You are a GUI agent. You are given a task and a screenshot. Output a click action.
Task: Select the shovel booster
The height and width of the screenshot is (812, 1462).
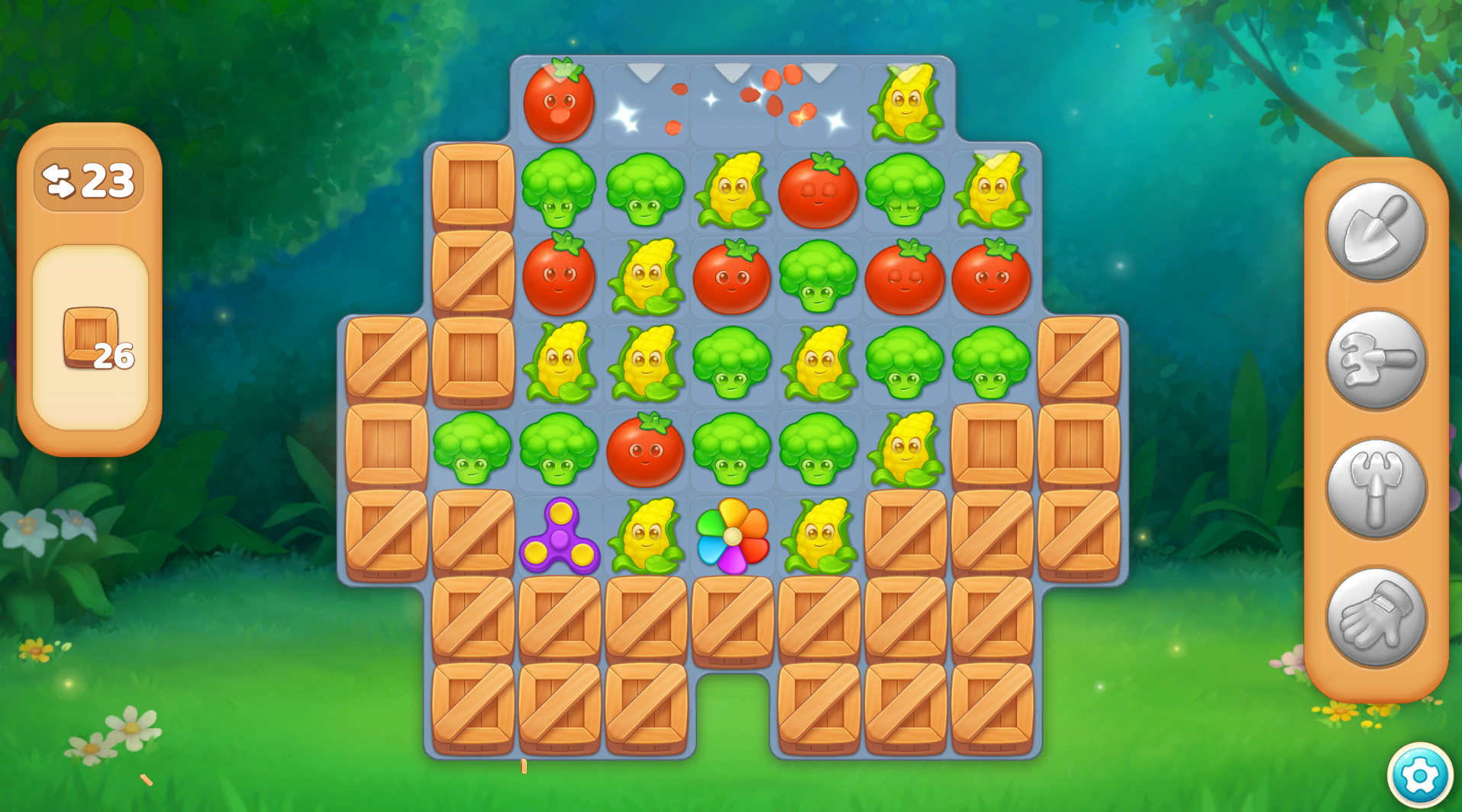point(1376,230)
